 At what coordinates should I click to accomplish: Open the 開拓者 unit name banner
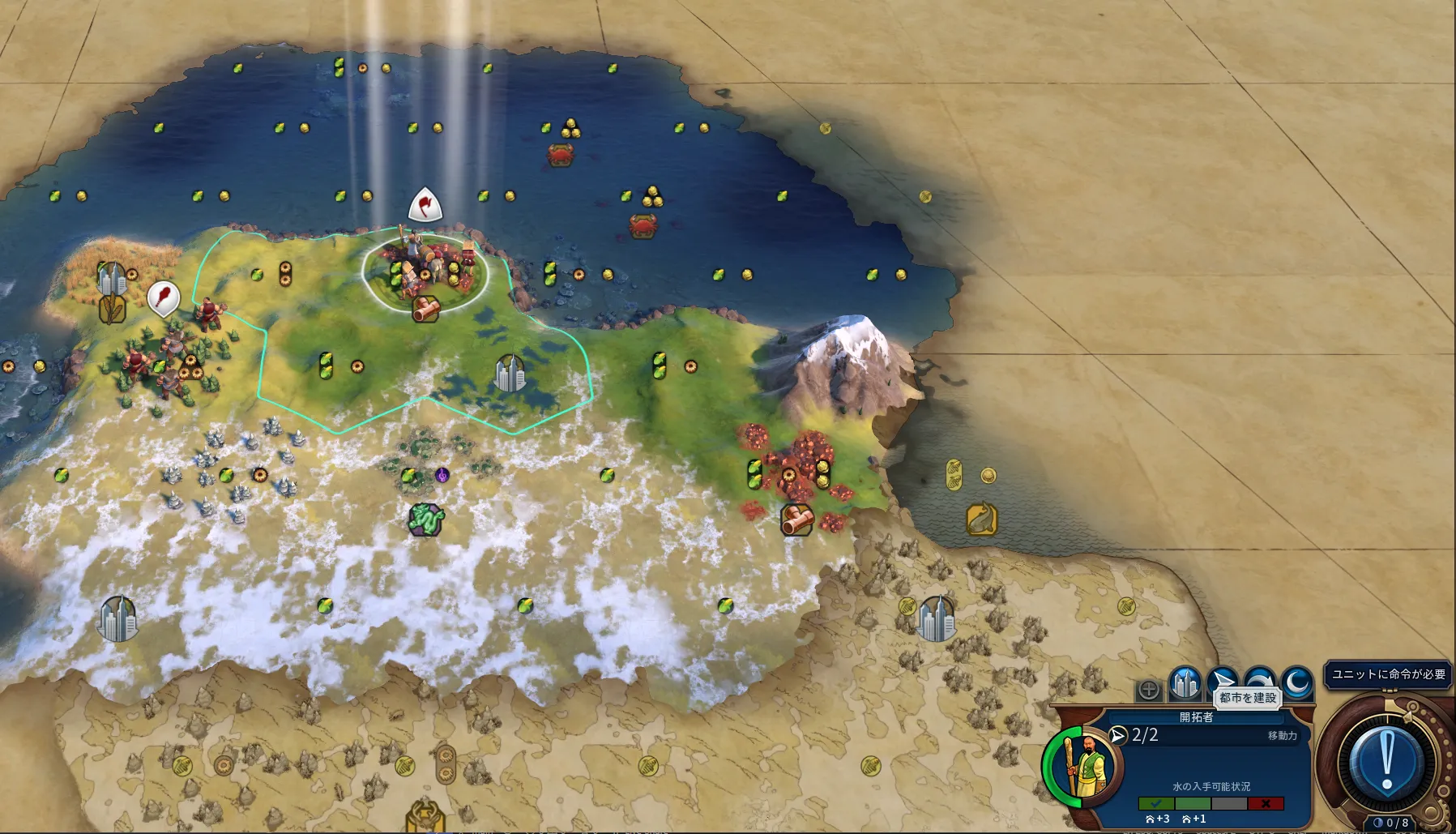pos(1196,717)
